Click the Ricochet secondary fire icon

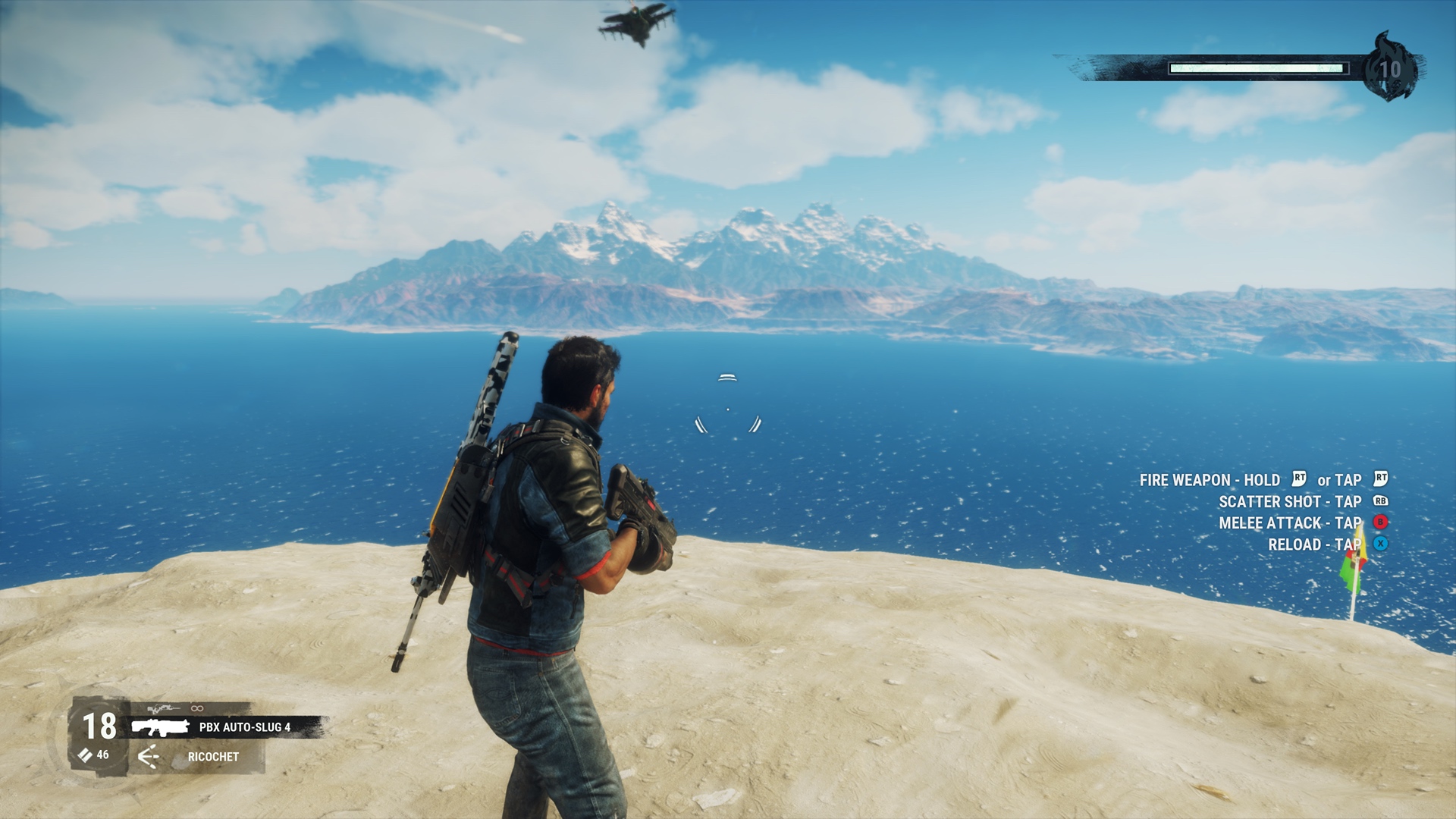pos(149,756)
